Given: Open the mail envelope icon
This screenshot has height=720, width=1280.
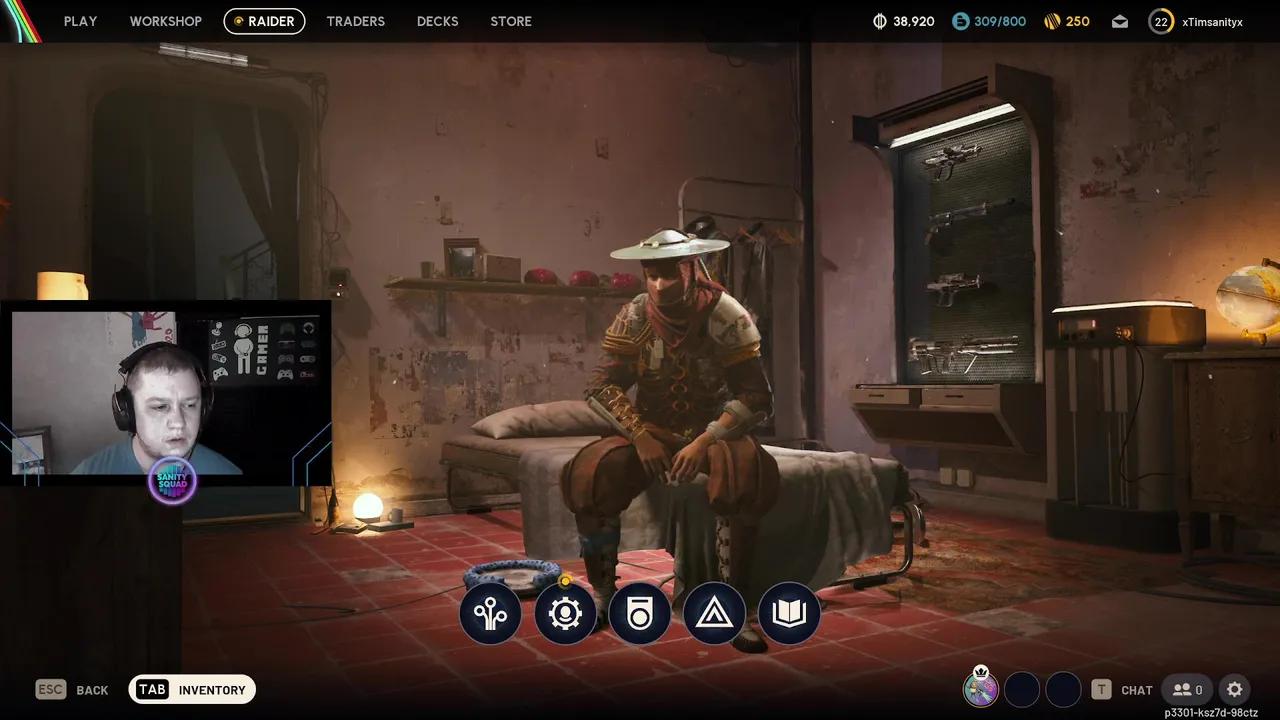Looking at the screenshot, I should [1120, 21].
